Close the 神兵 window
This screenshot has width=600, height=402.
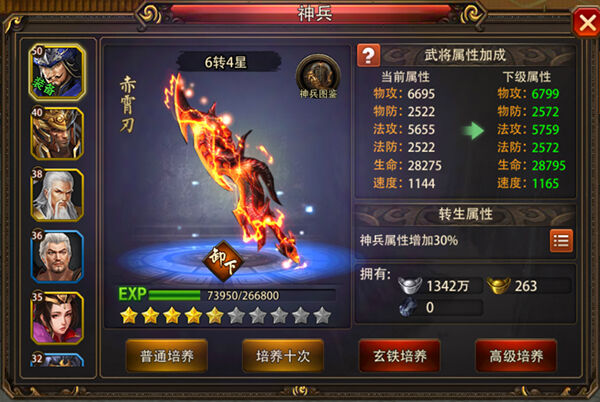[584, 23]
